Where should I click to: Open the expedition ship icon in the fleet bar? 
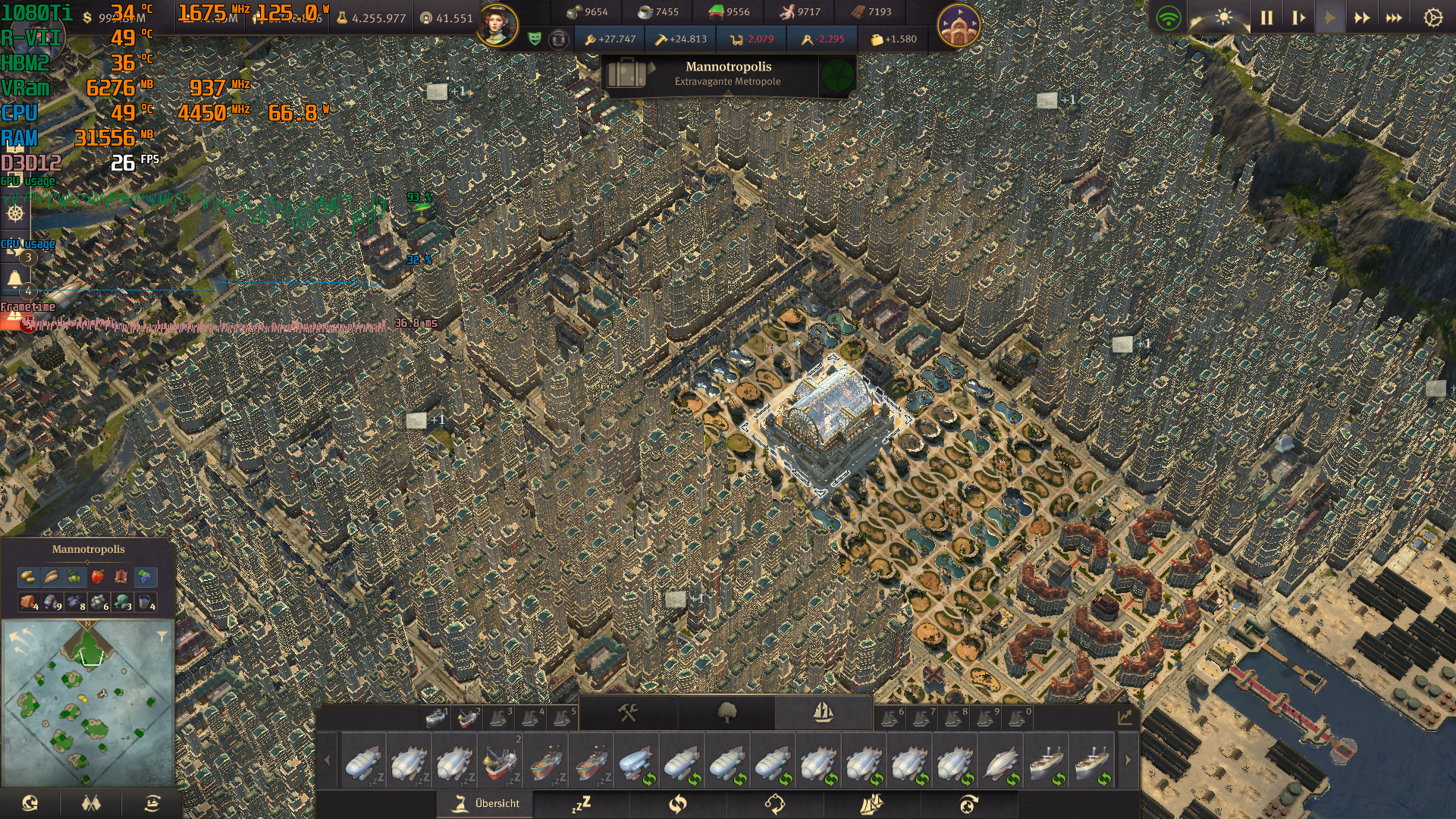coord(874,805)
